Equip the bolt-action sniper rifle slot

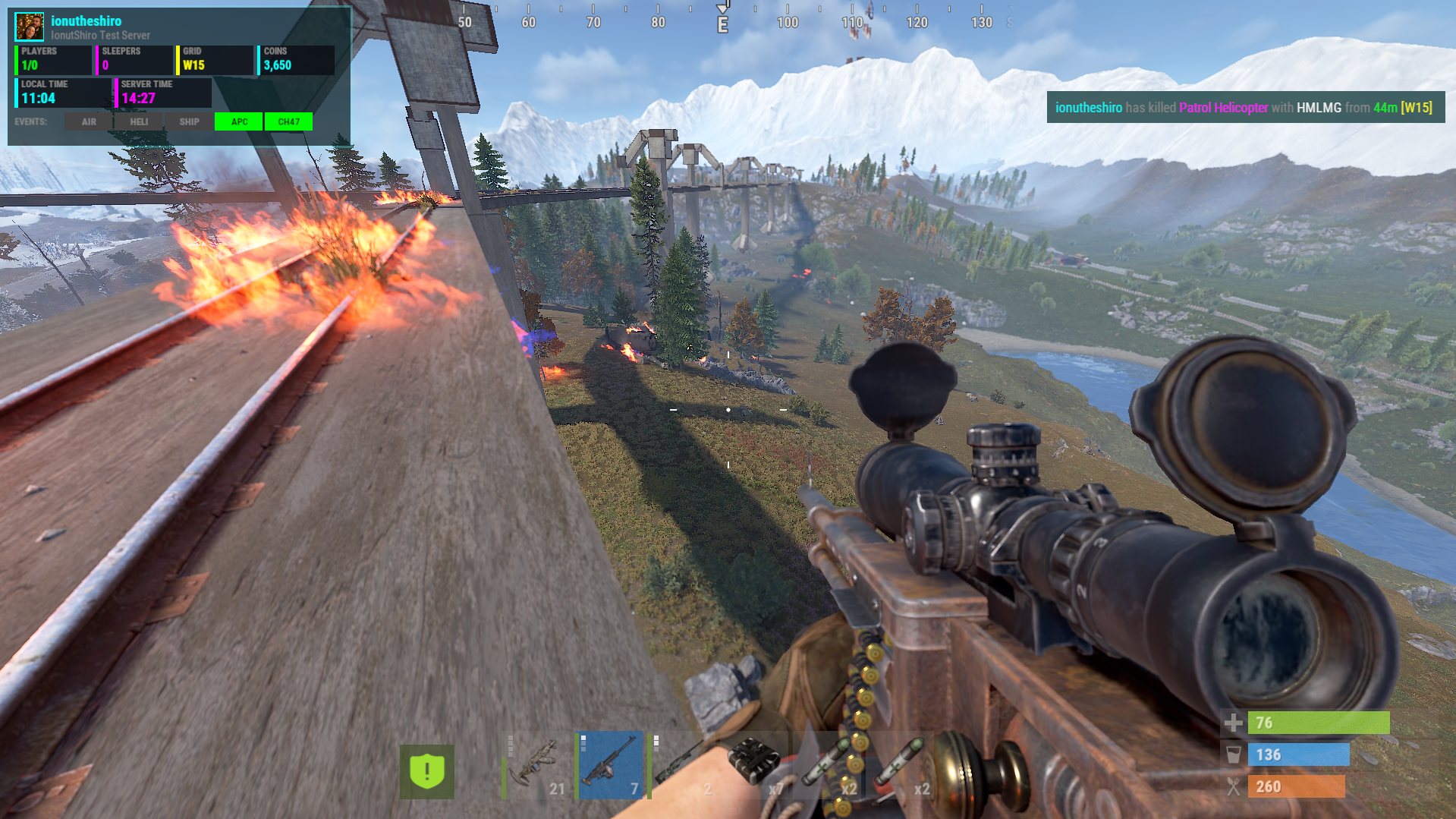(x=683, y=765)
